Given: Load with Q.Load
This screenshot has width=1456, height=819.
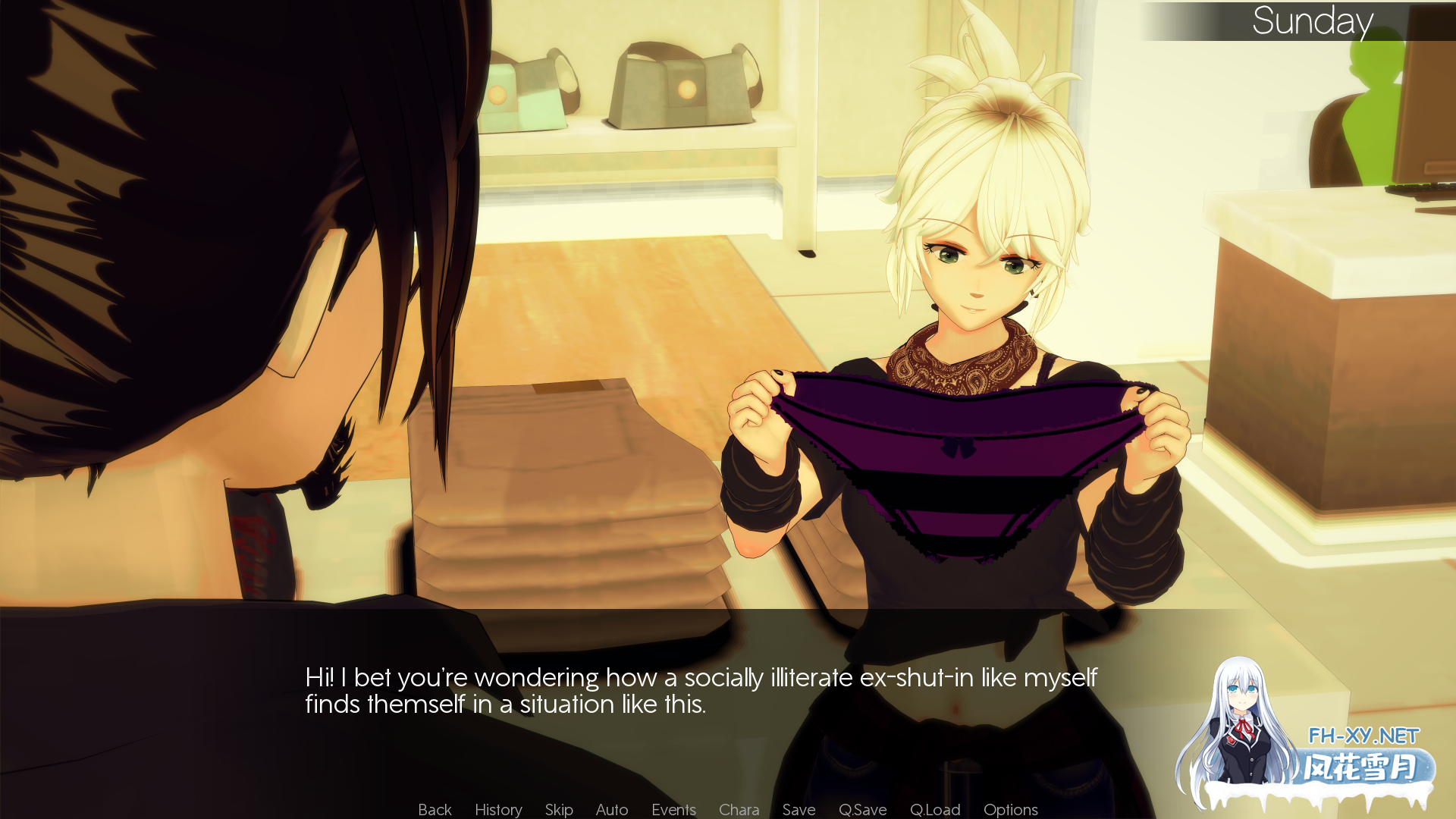Looking at the screenshot, I should pos(934,809).
